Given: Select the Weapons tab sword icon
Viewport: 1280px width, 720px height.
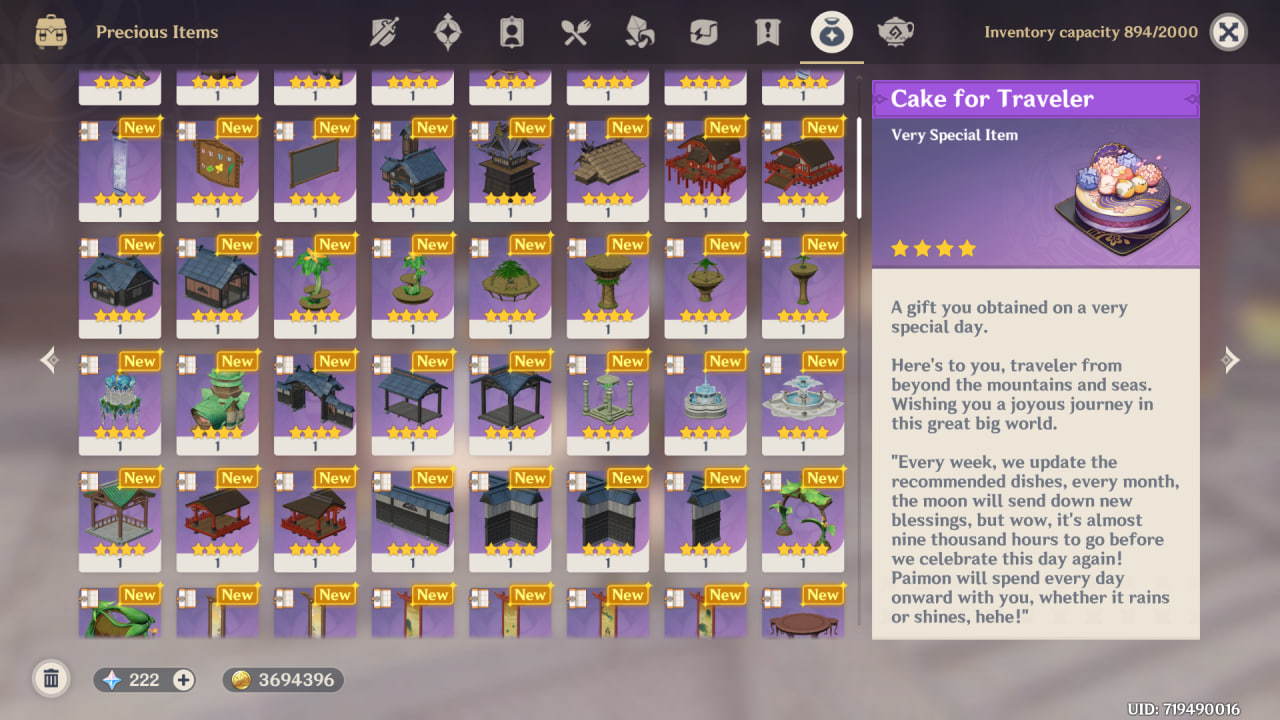Looking at the screenshot, I should coord(385,31).
